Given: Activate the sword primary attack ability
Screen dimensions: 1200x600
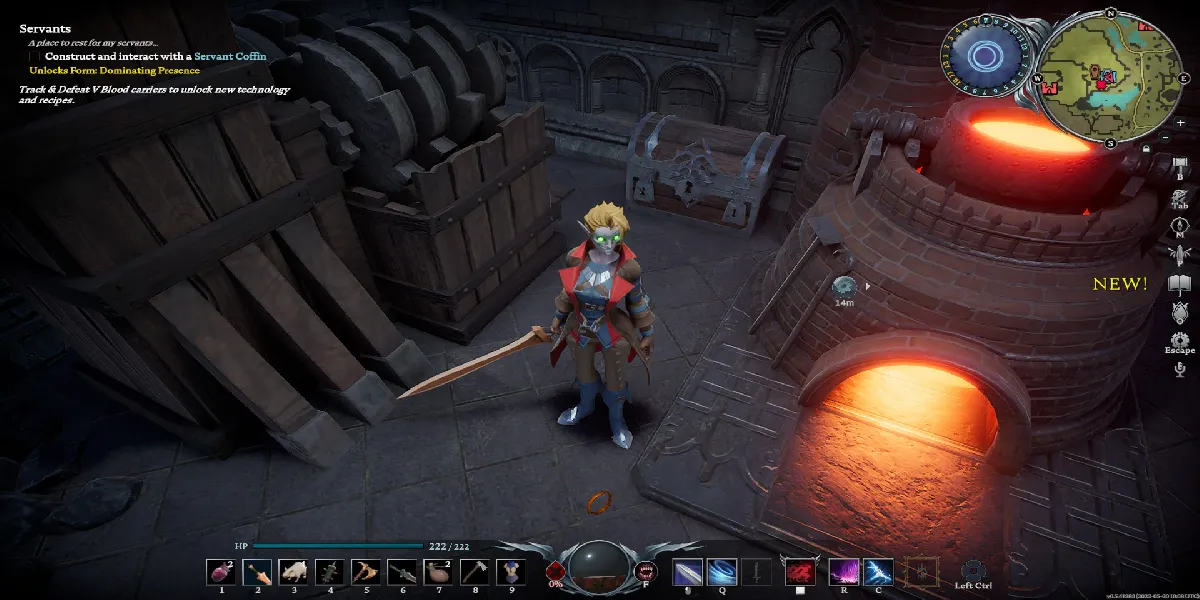Looking at the screenshot, I should pos(687,572).
